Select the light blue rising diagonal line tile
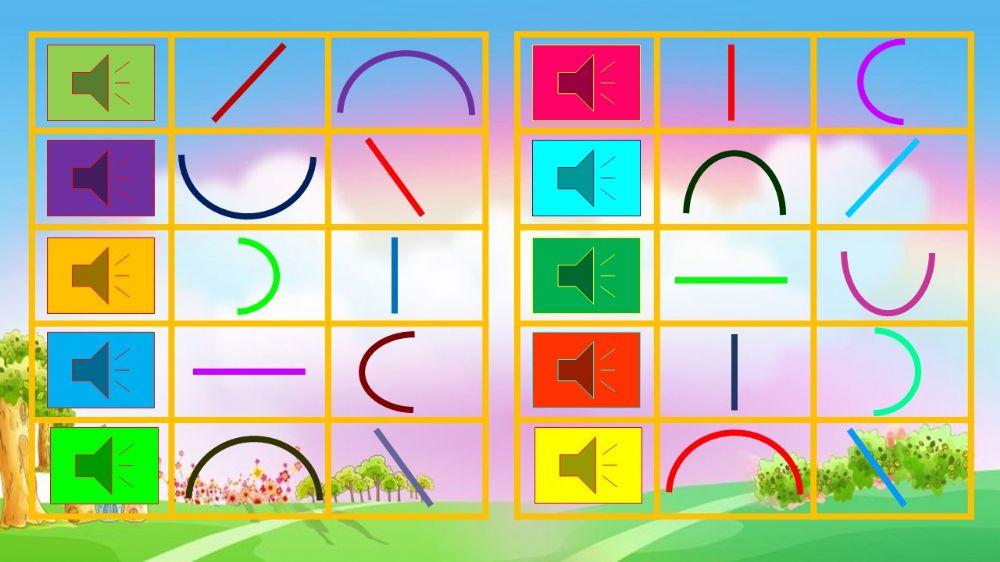1000x562 pixels. pyautogui.click(x=882, y=178)
